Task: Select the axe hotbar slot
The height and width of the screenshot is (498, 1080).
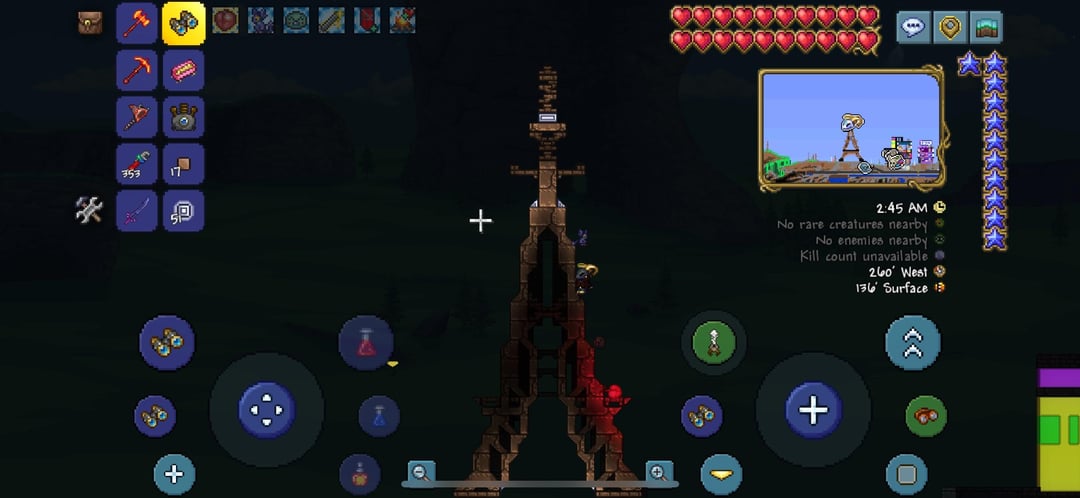Action: 137,117
